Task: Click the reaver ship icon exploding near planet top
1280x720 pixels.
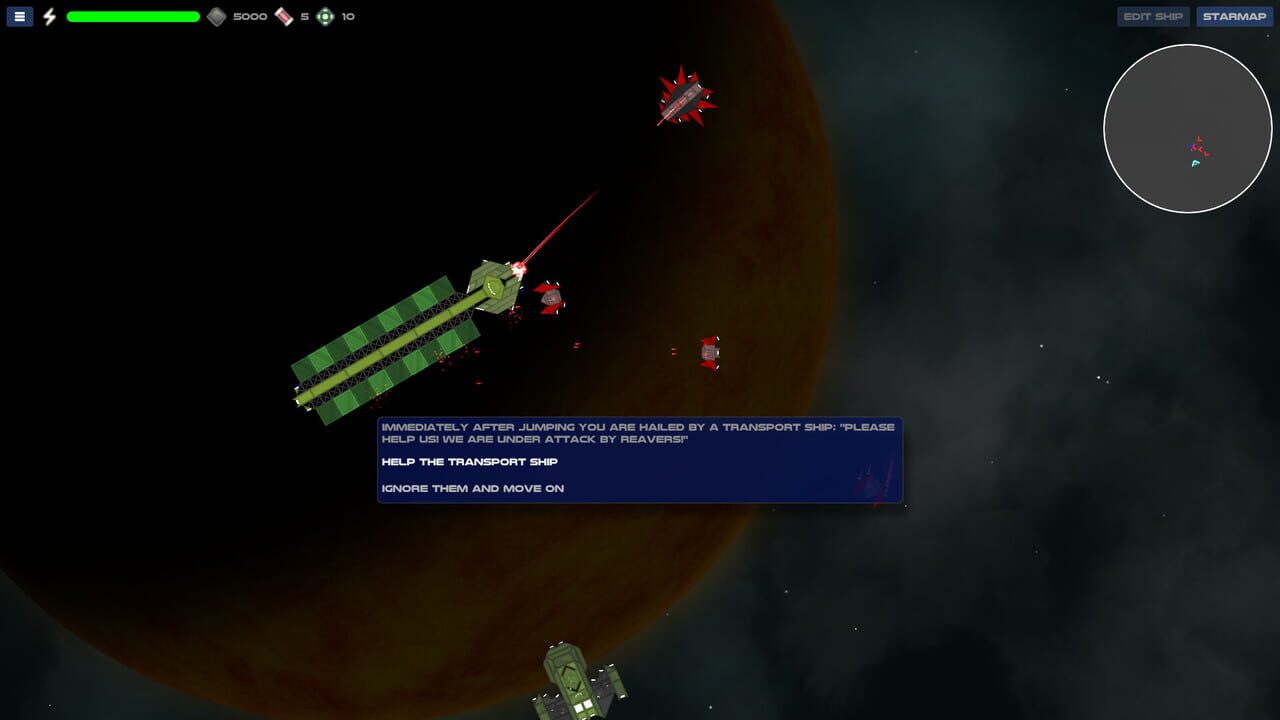Action: pyautogui.click(x=685, y=97)
